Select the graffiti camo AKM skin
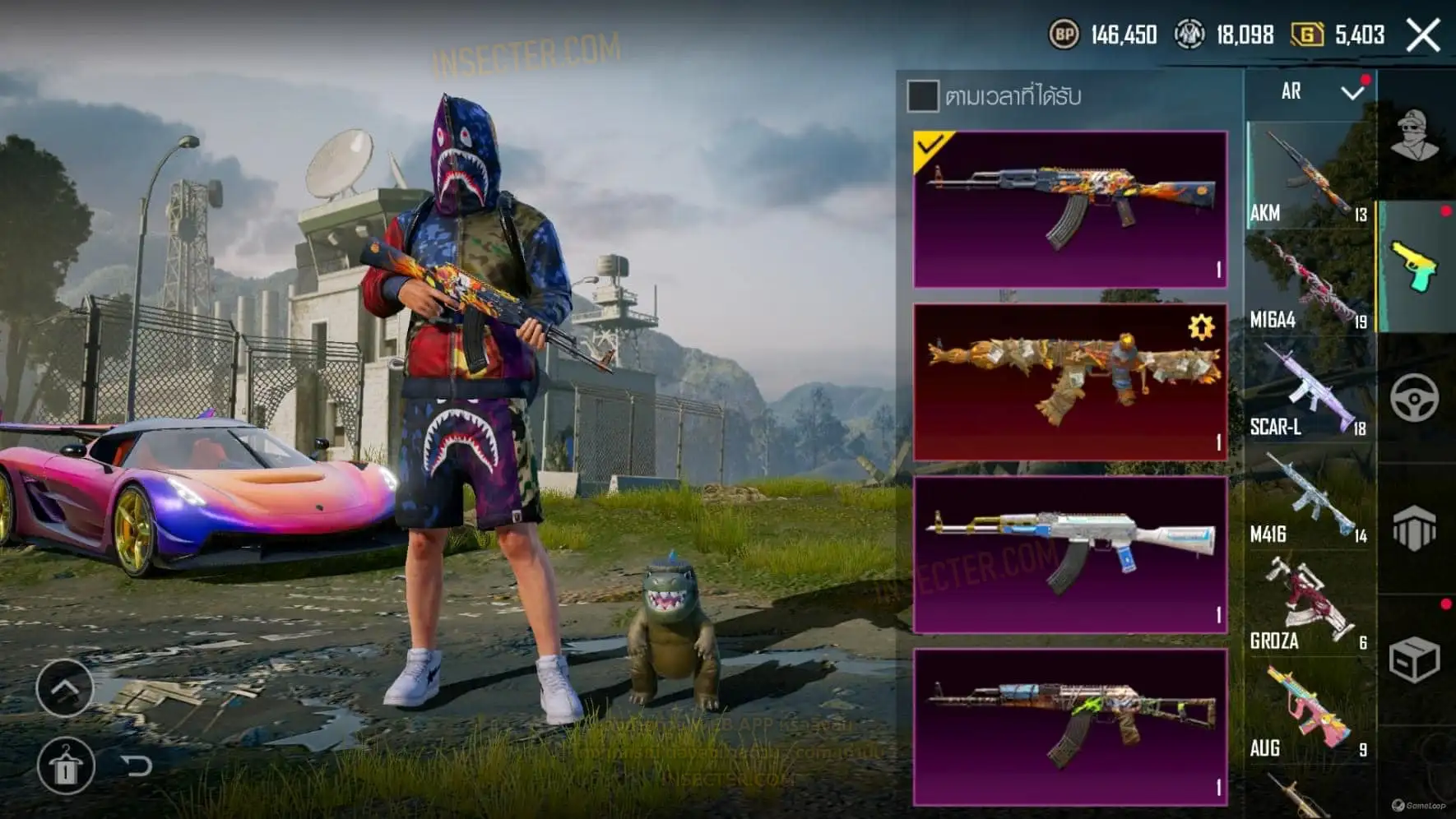Image resolution: width=1456 pixels, height=819 pixels. [1070, 727]
